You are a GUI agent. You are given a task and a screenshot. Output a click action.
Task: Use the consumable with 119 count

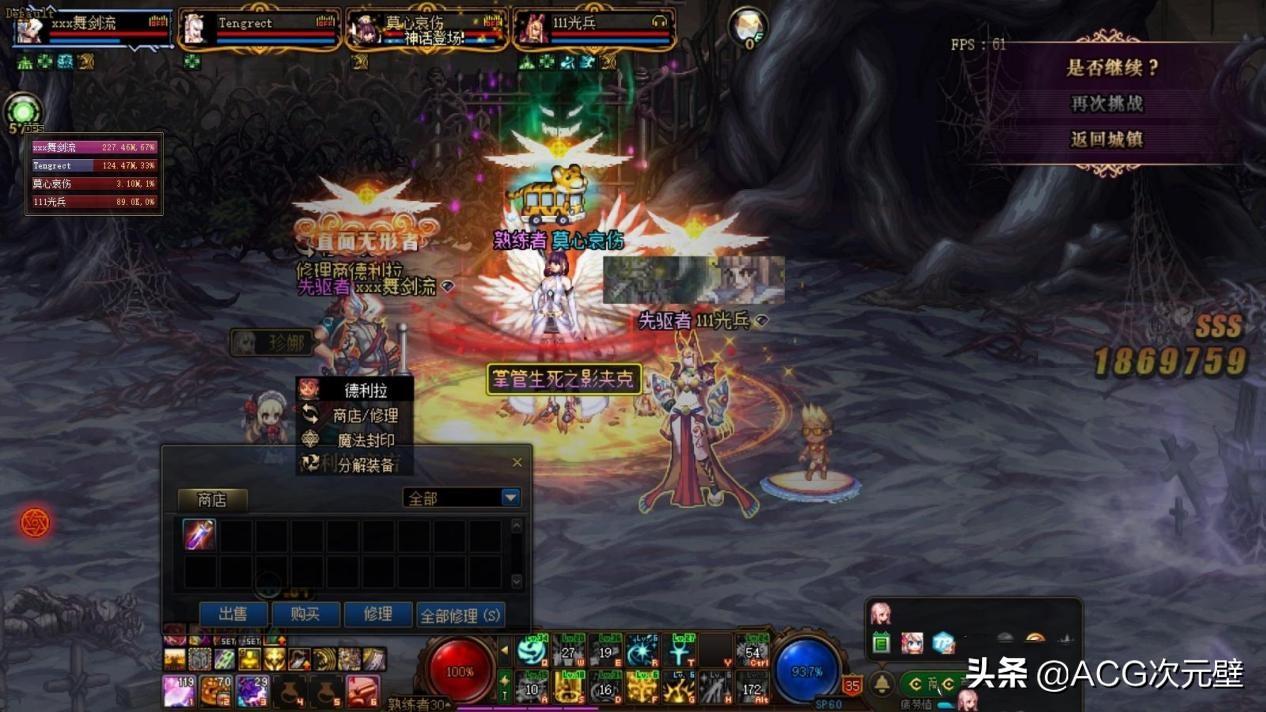(x=179, y=690)
